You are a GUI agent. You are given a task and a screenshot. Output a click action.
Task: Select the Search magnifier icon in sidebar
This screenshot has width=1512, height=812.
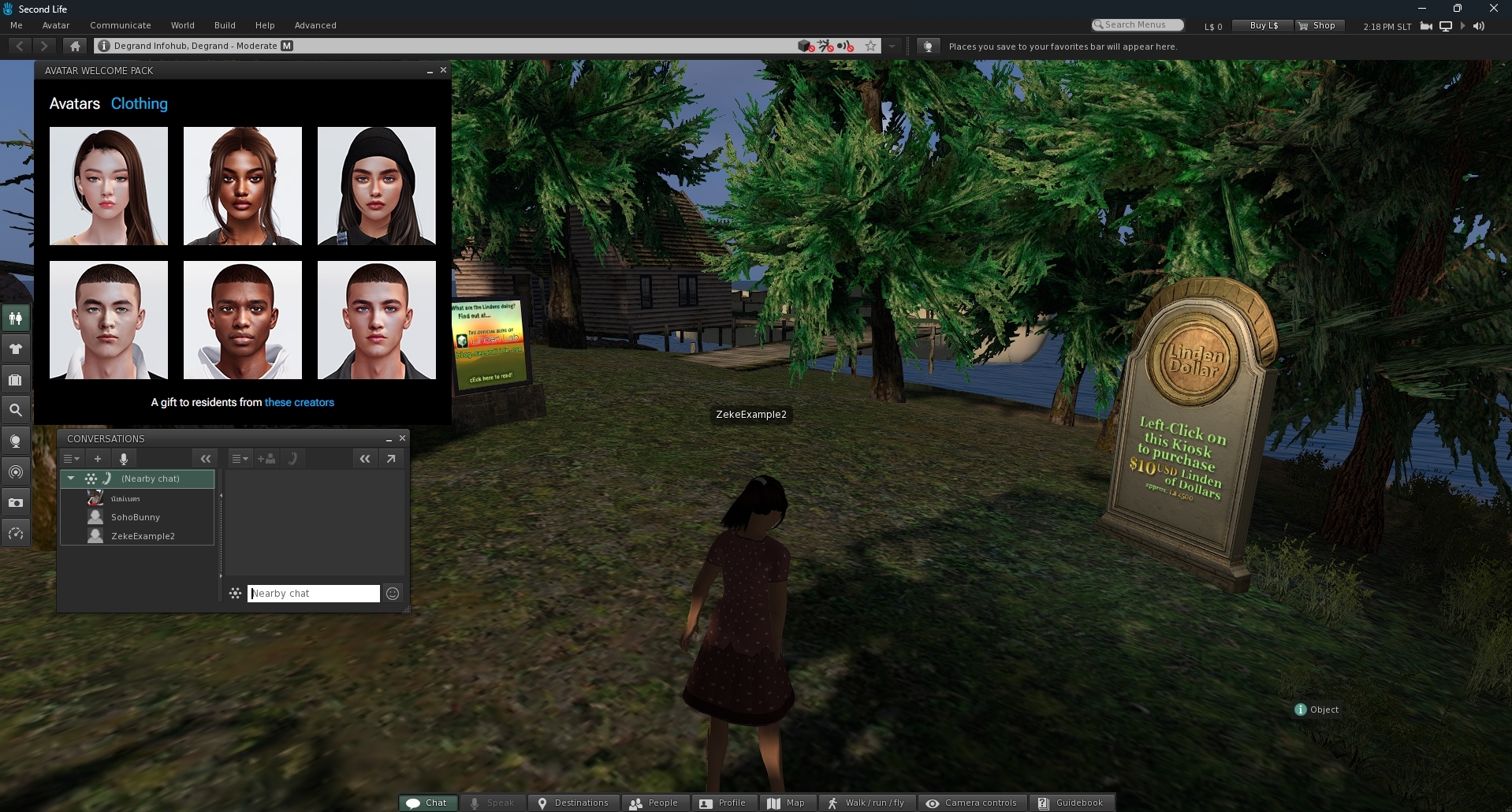(x=16, y=409)
